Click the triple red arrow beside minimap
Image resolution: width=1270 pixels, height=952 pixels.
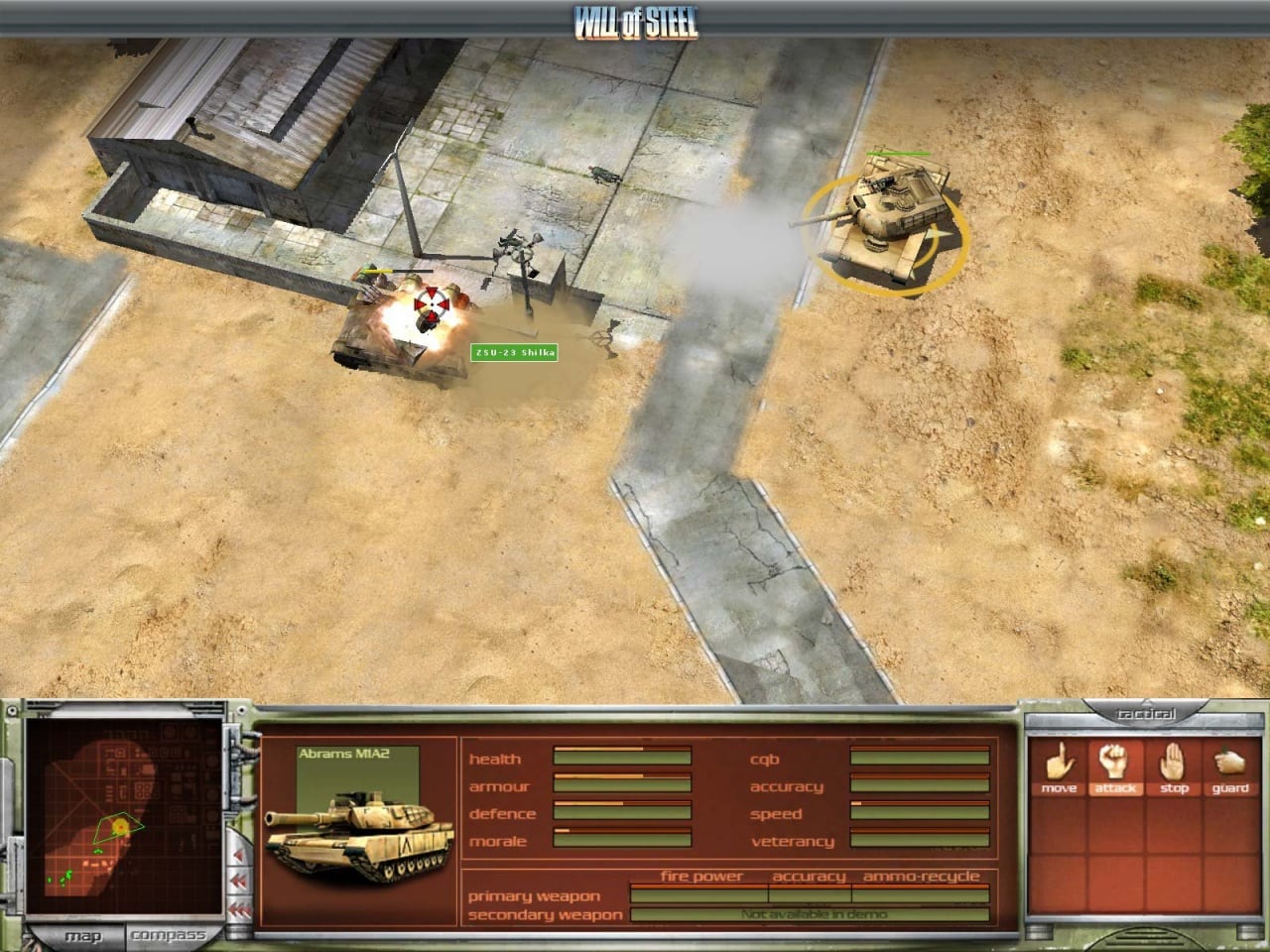pos(239,908)
